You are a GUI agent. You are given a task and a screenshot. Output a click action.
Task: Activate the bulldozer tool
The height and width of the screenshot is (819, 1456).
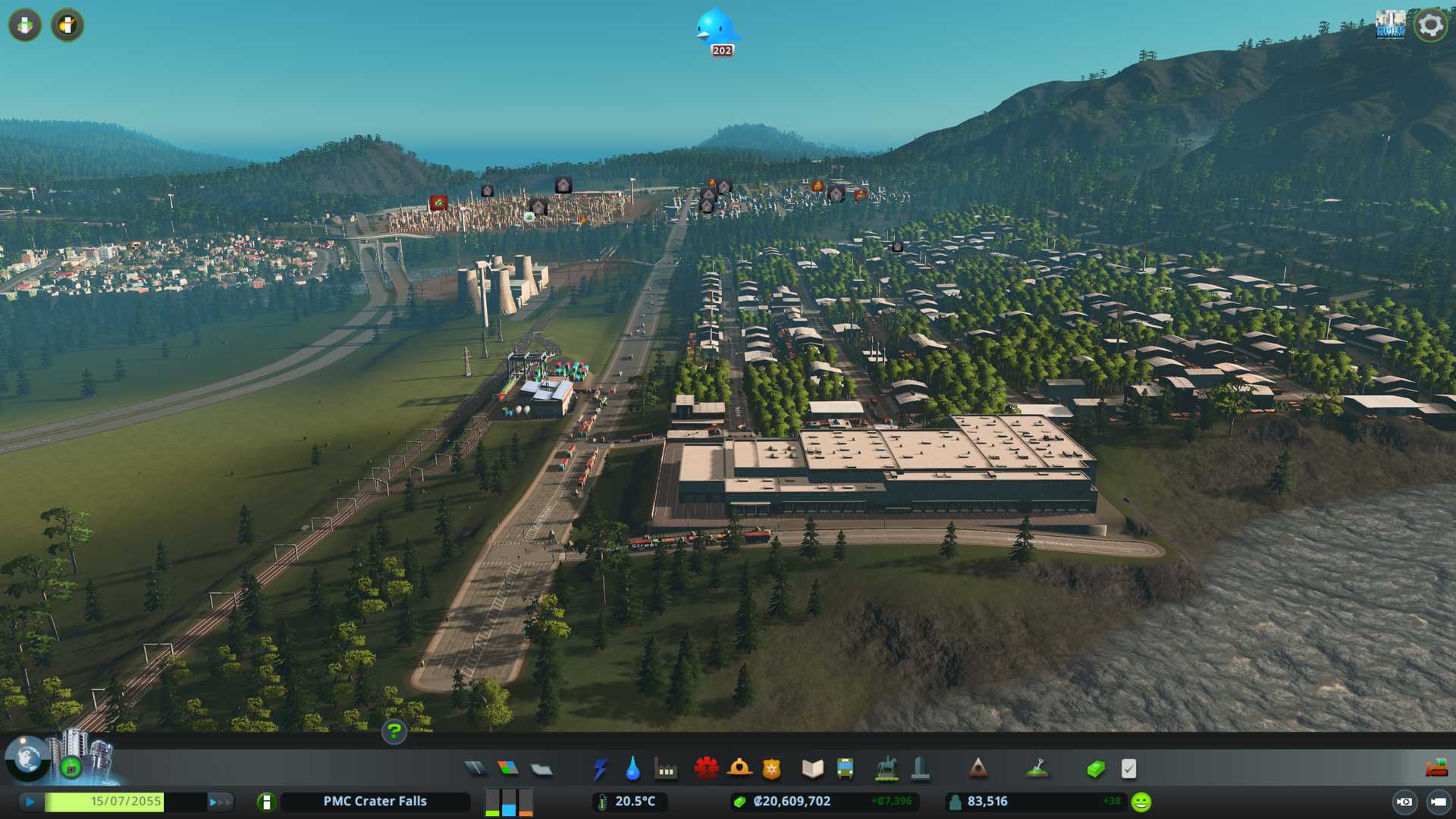tap(1436, 769)
